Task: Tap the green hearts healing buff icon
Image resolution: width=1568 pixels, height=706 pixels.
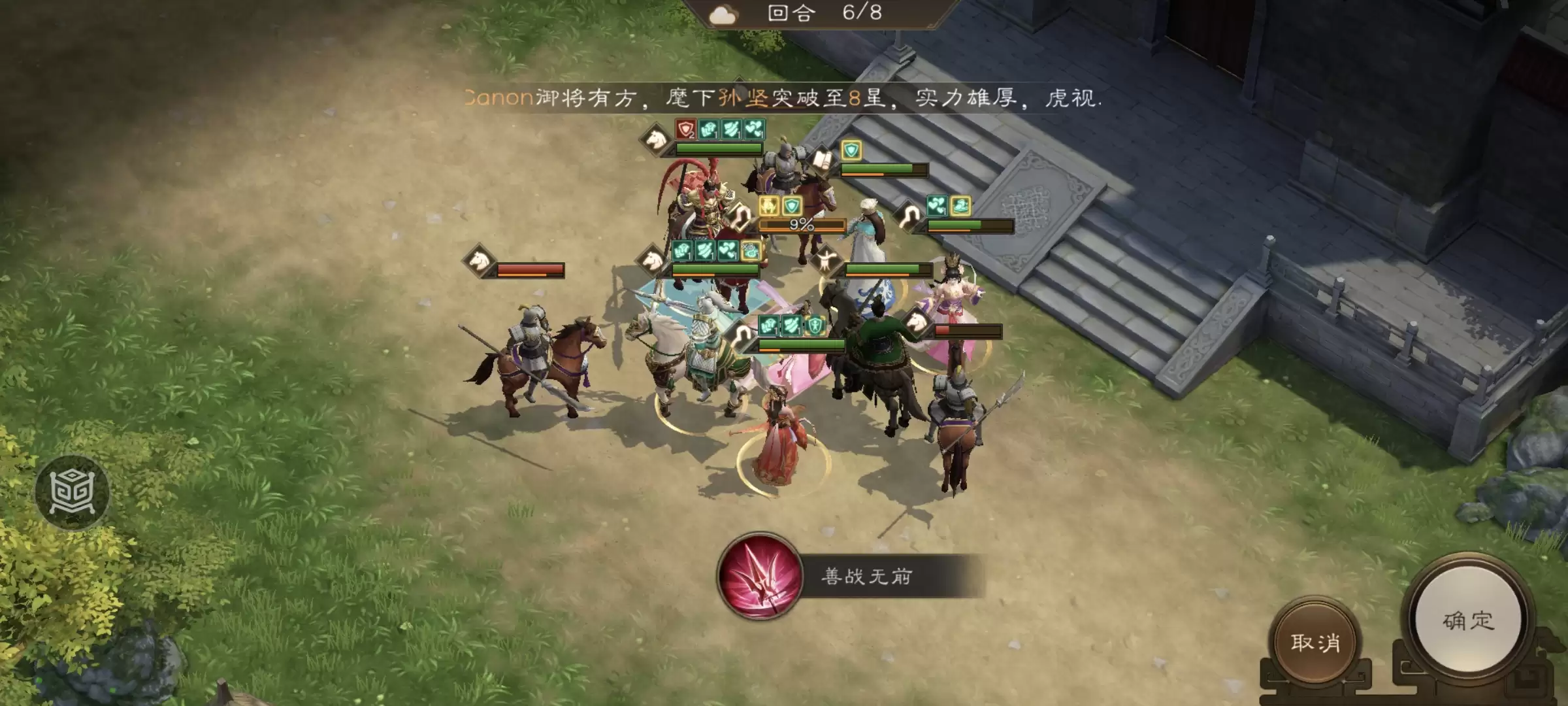Action: (x=755, y=128)
